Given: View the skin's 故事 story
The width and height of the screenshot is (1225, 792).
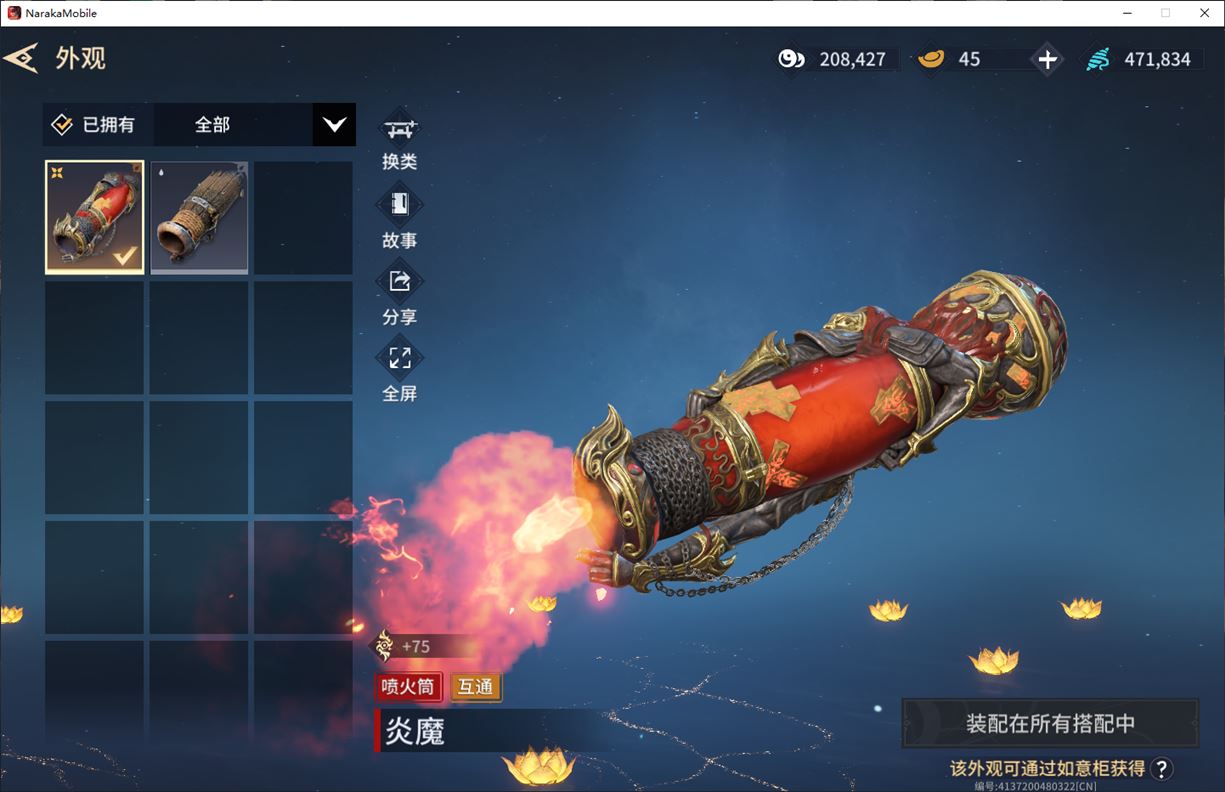Looking at the screenshot, I should pyautogui.click(x=400, y=218).
